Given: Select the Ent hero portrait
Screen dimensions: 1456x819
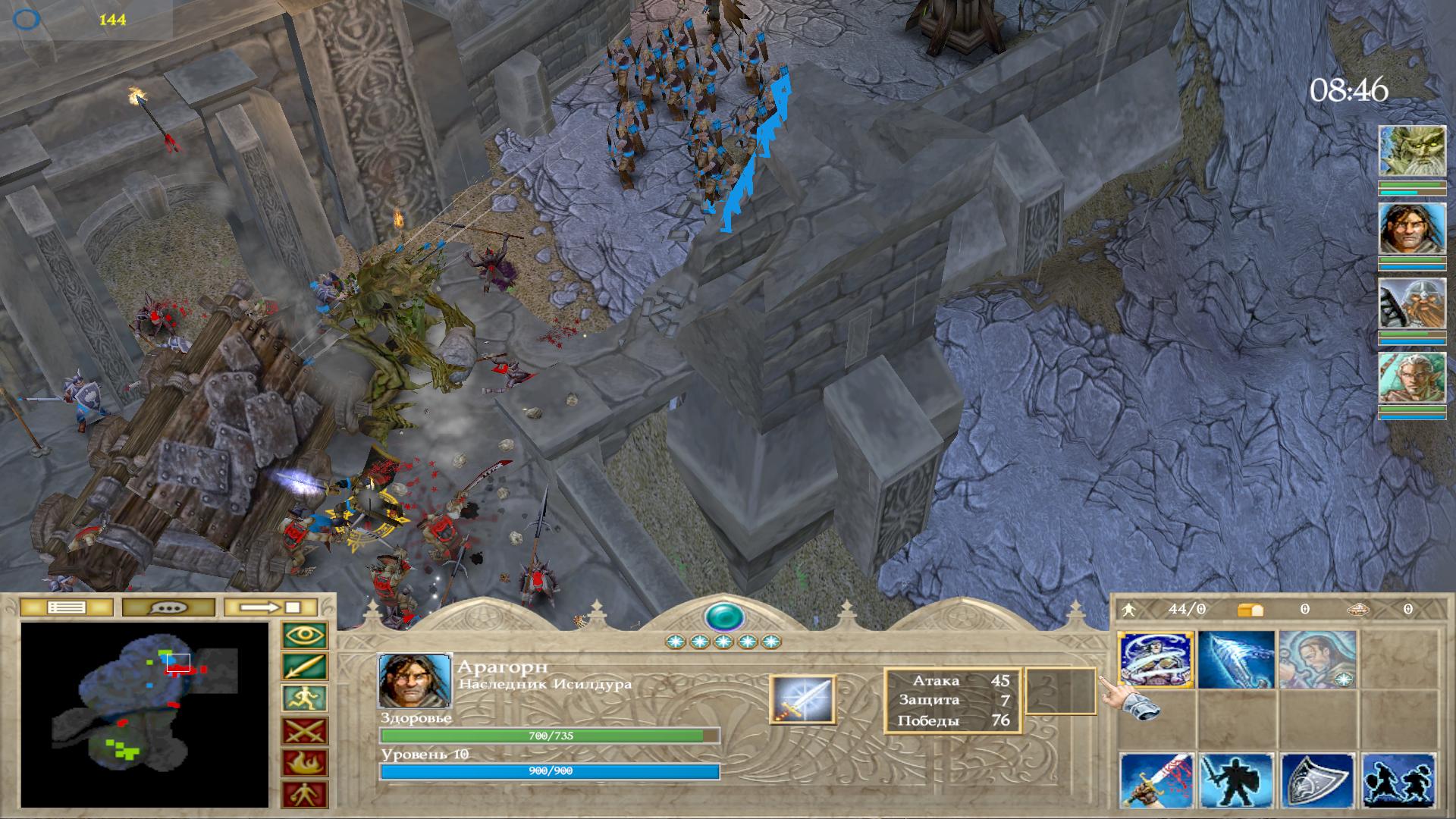Looking at the screenshot, I should tap(1411, 152).
